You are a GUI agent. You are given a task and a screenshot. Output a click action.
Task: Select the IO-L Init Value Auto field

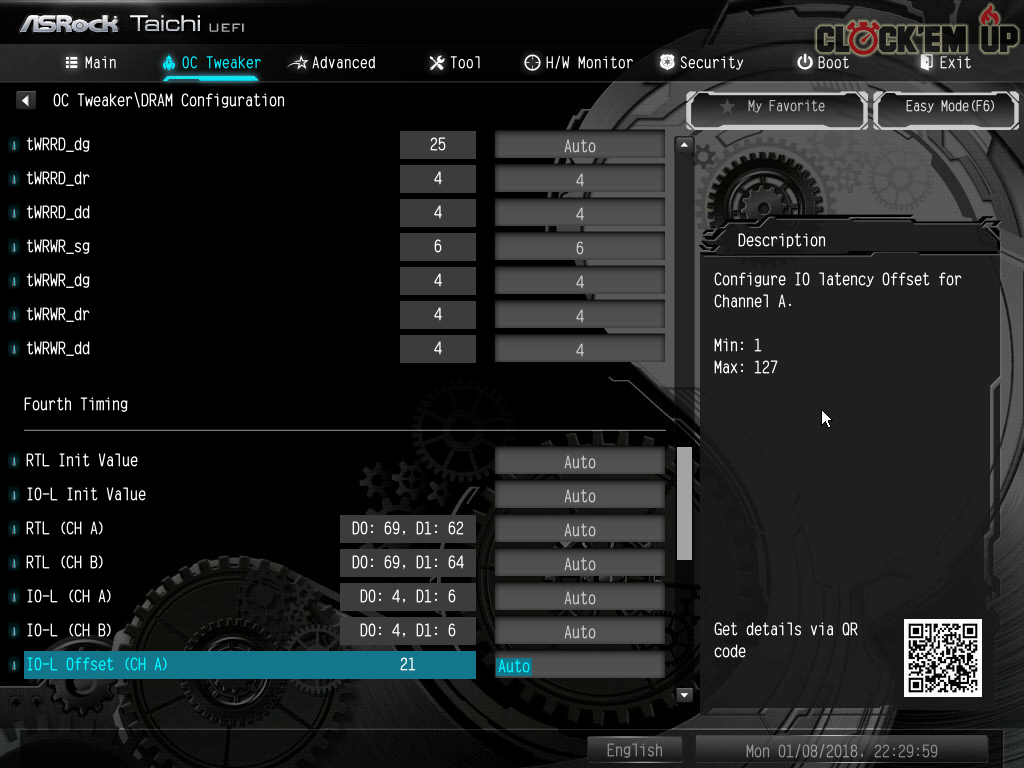click(580, 496)
